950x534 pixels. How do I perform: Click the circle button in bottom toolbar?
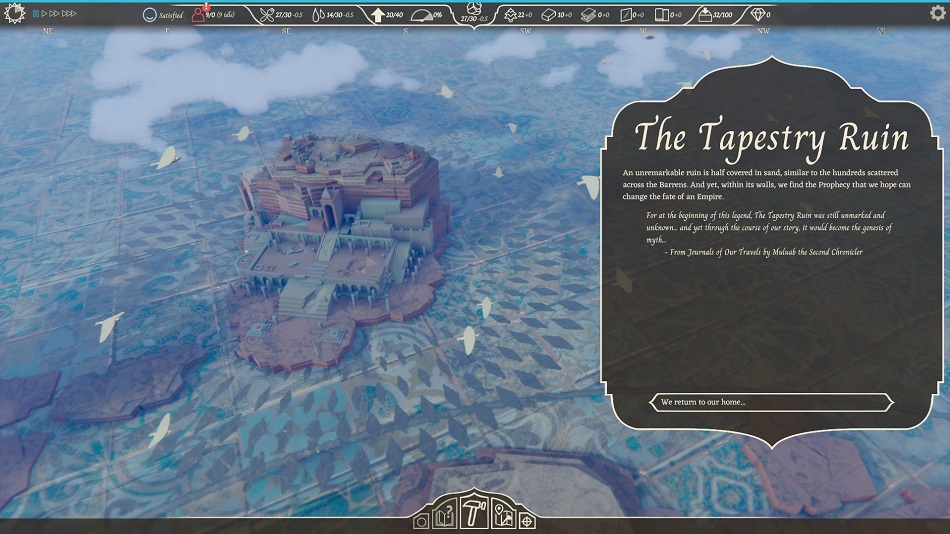tap(421, 521)
